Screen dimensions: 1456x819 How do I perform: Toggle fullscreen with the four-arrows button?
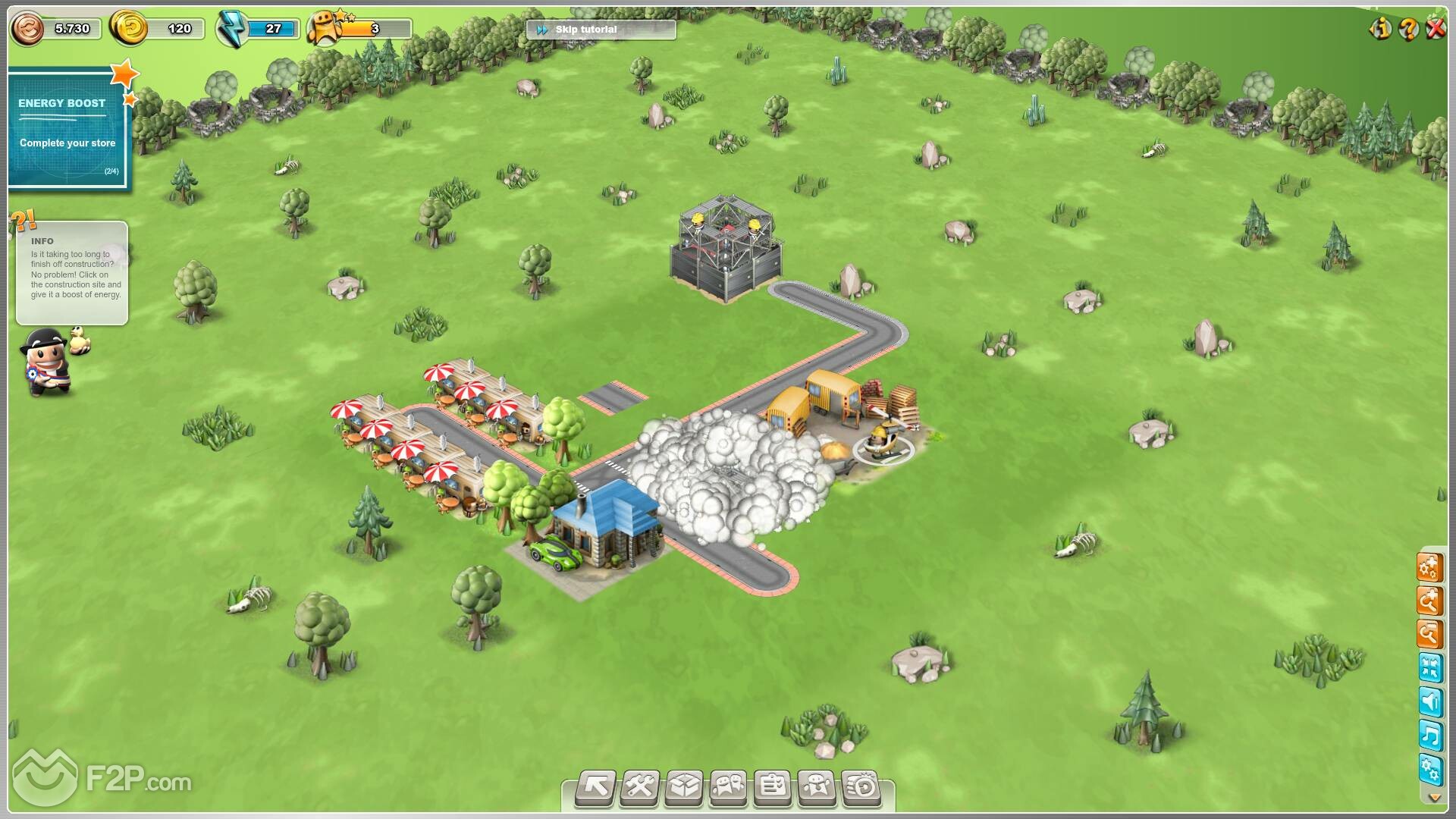[1429, 668]
